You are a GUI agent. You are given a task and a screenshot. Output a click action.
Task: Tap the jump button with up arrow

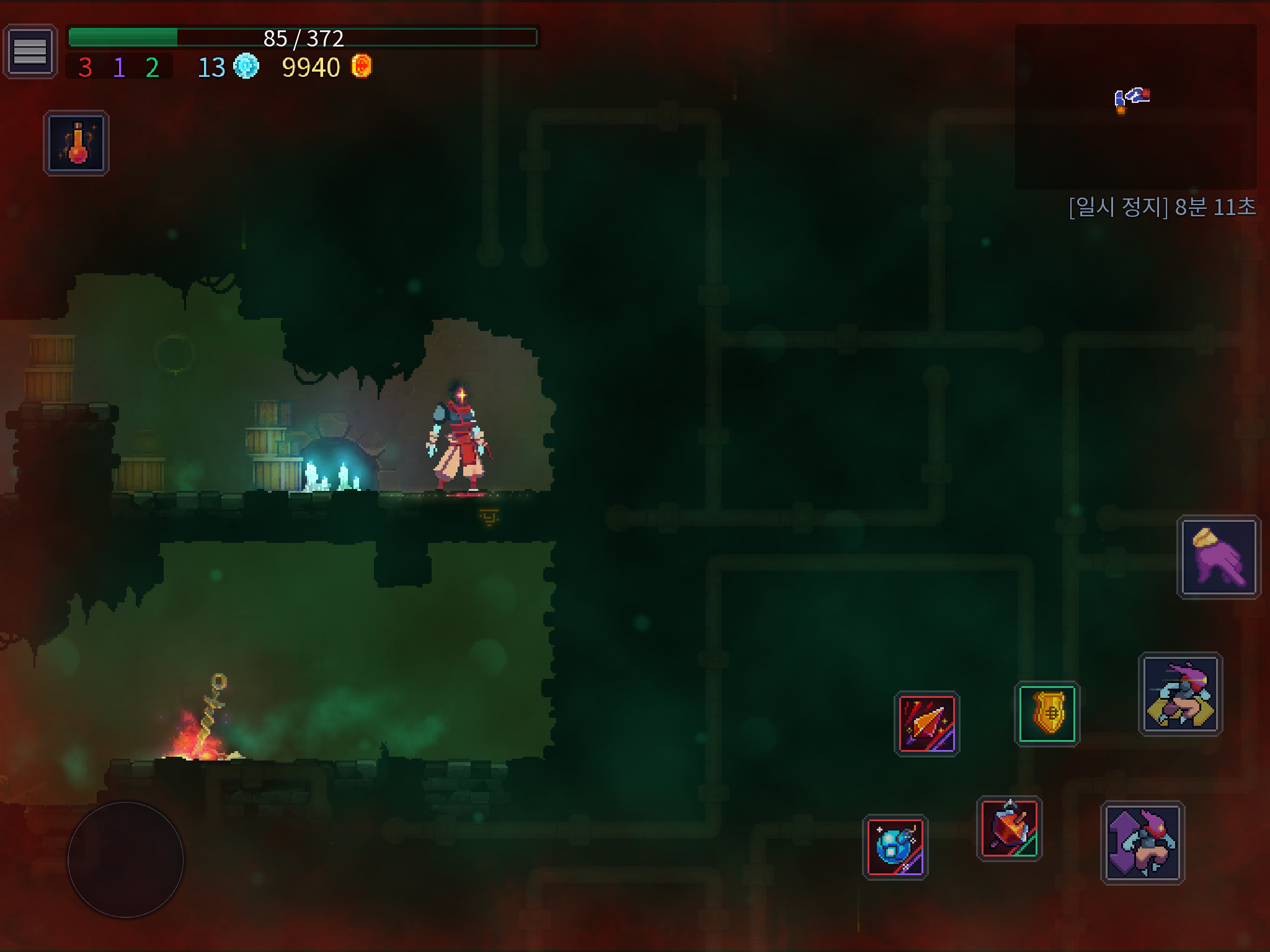click(1142, 842)
